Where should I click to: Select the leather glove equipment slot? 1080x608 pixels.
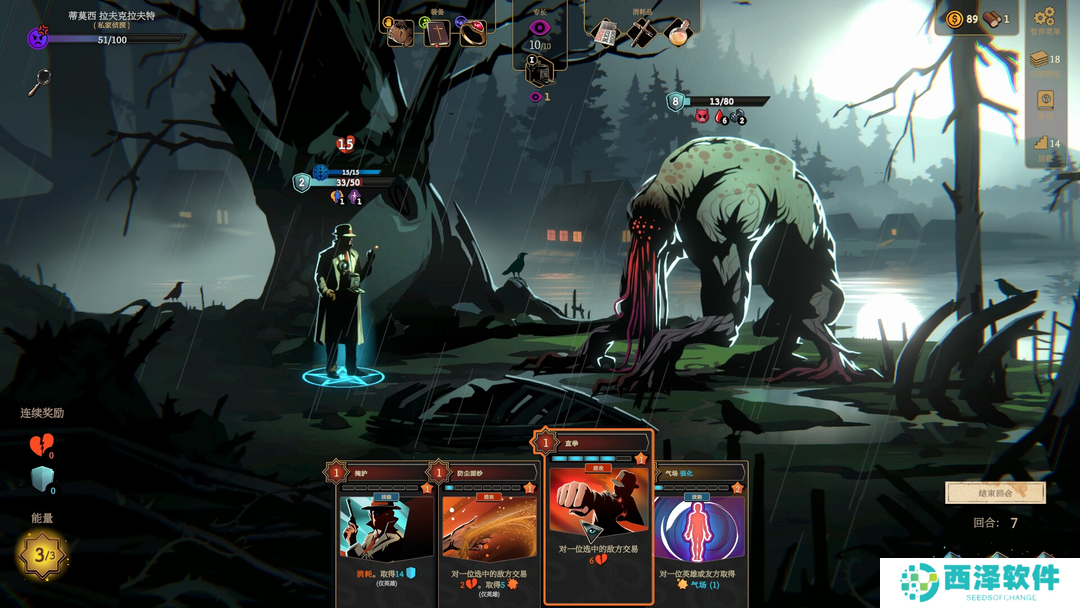pyautogui.click(x=401, y=33)
